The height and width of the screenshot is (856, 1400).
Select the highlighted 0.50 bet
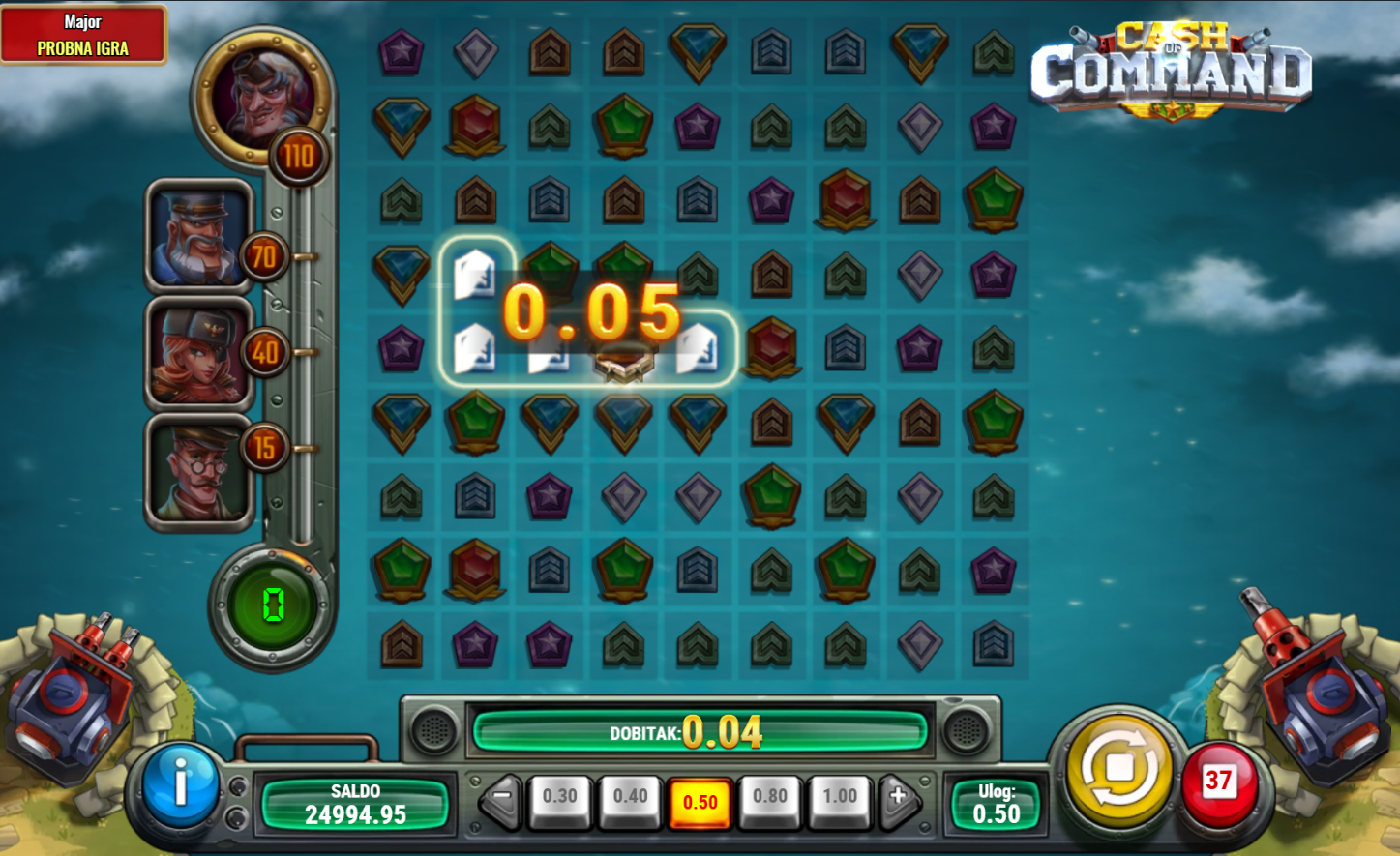tap(700, 802)
